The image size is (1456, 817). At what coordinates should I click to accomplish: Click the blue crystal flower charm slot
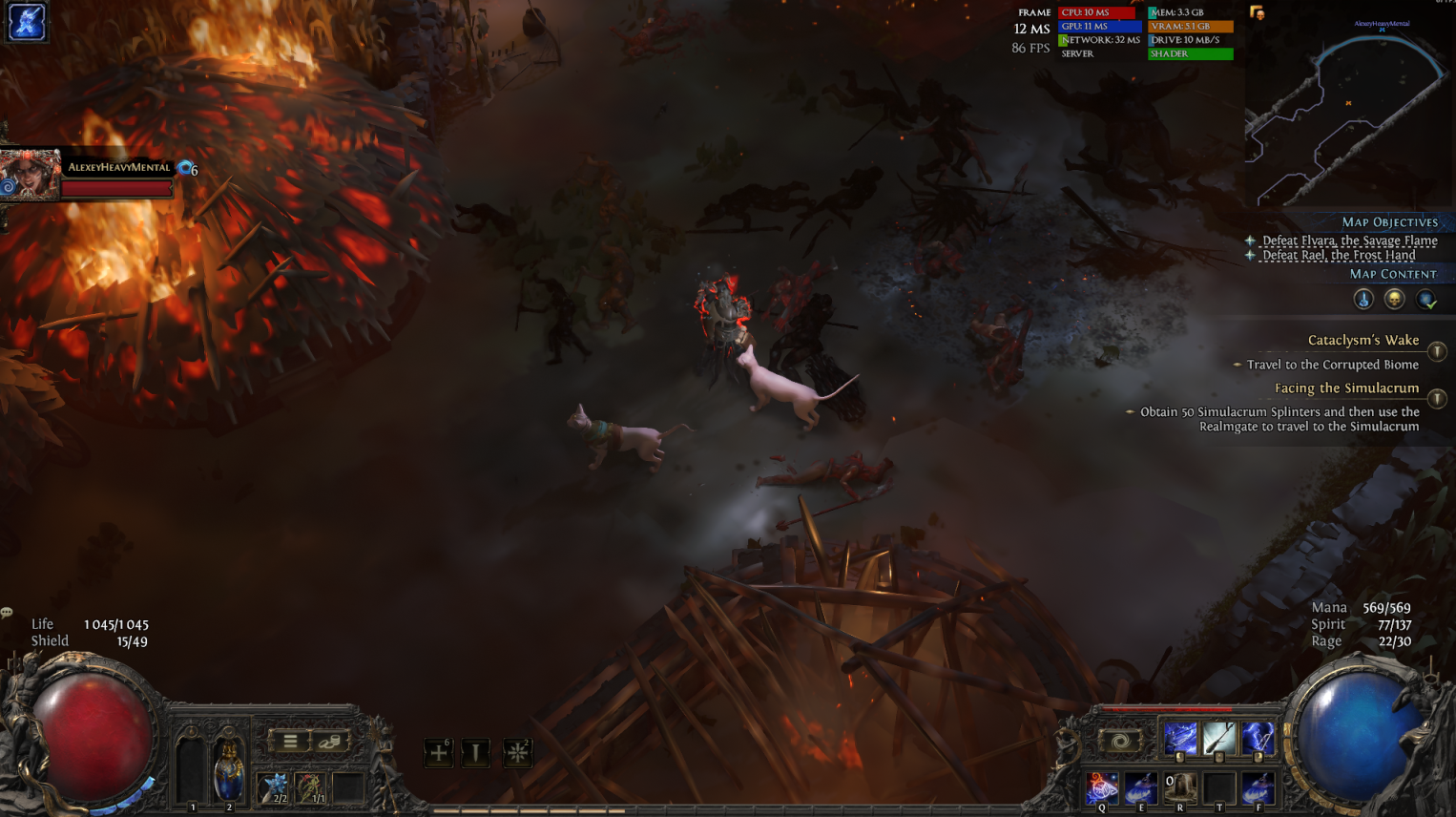[x=275, y=787]
